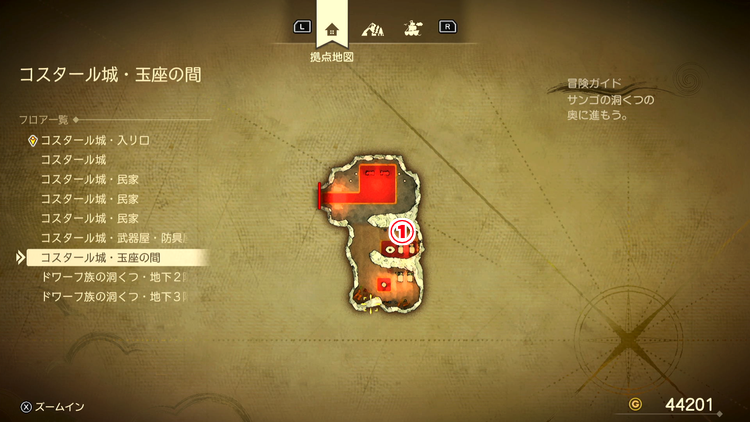Viewport: 750px width, 422px height.
Task: Open the コスタール城・武器屋・防具屋 floor
Action: coord(112,238)
